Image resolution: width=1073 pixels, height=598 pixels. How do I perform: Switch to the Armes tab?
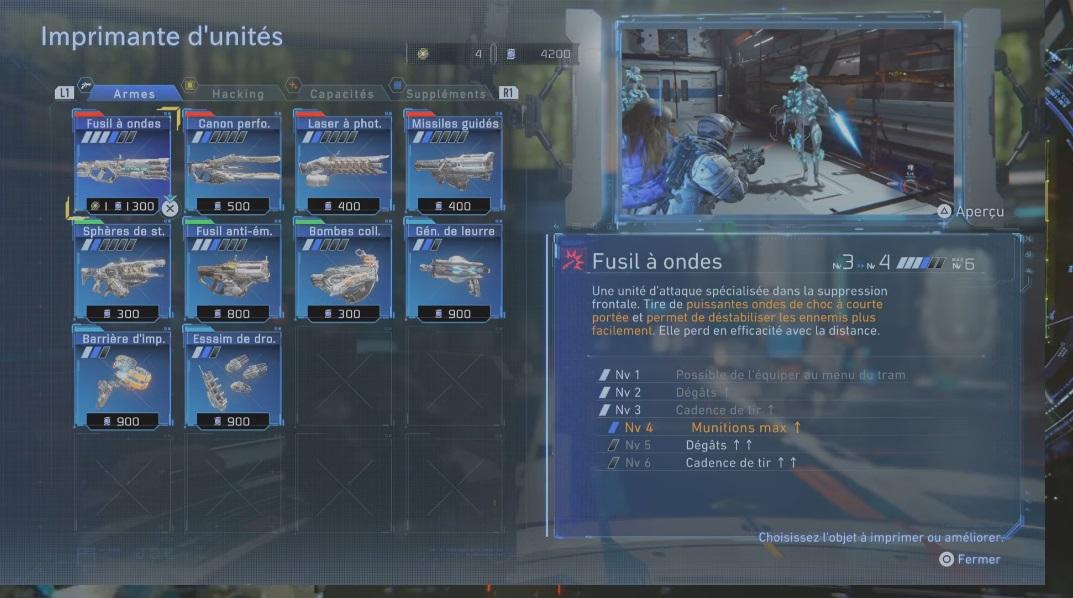click(x=133, y=94)
